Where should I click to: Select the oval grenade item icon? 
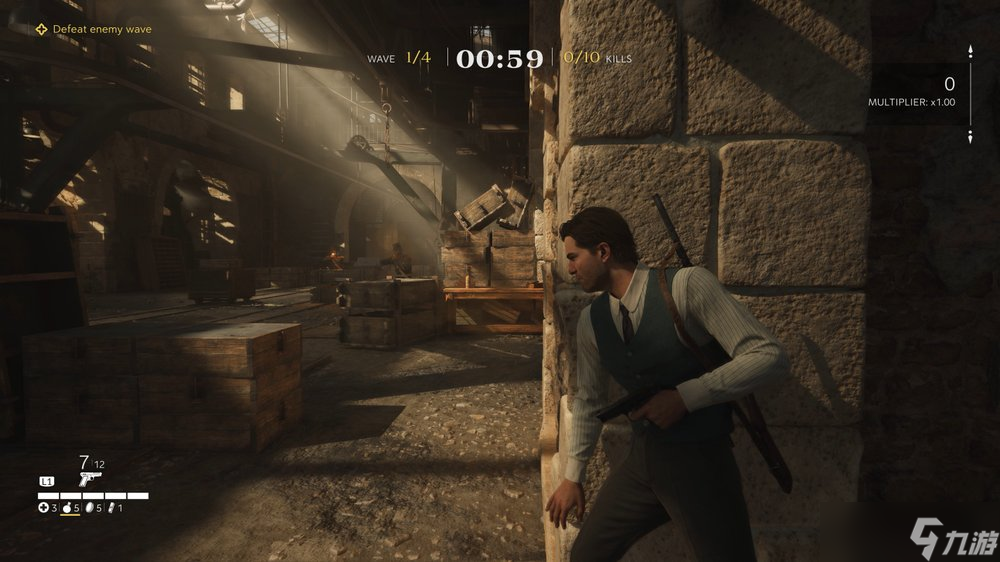click(91, 508)
